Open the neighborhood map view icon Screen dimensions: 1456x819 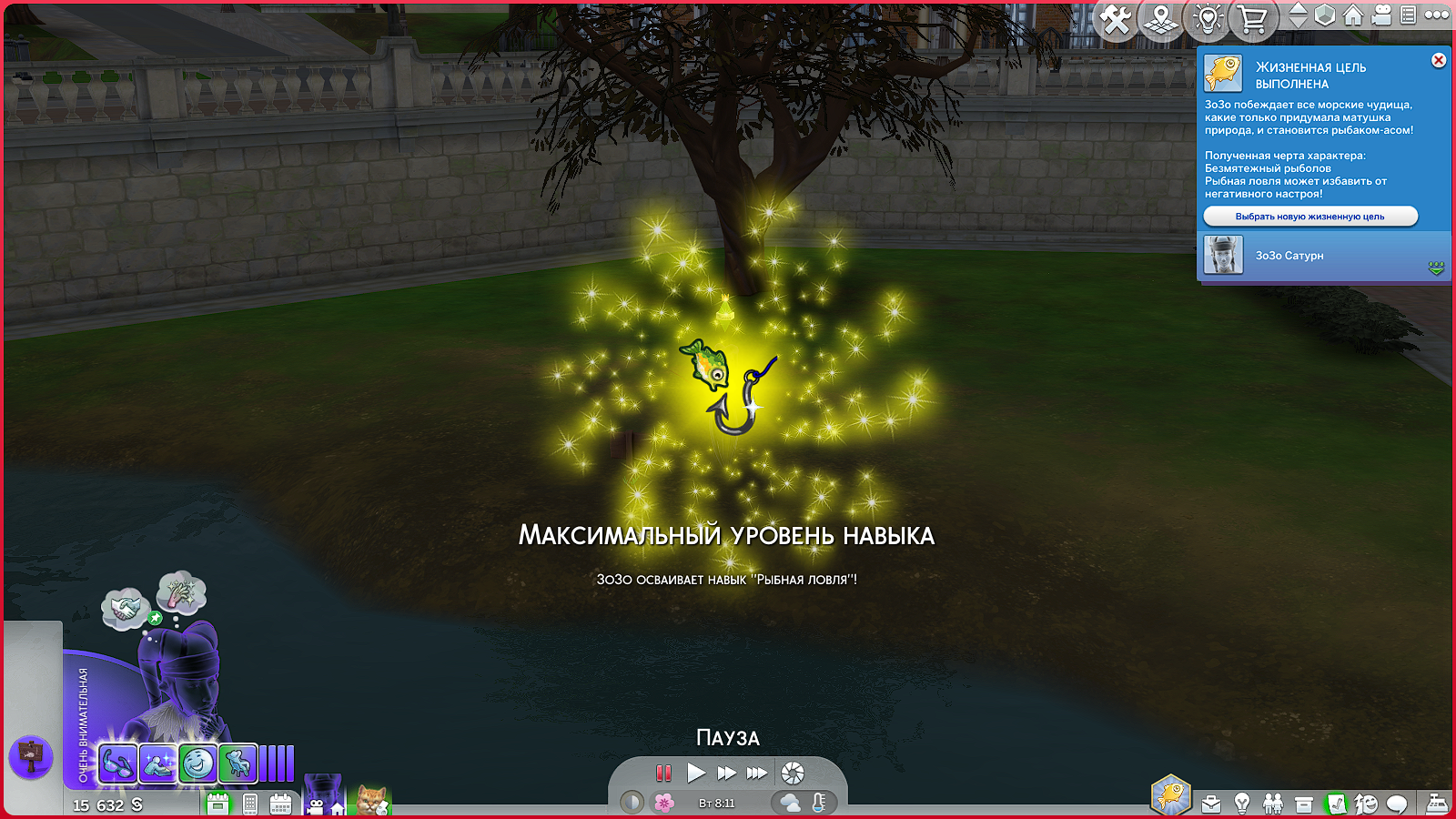(x=1159, y=20)
